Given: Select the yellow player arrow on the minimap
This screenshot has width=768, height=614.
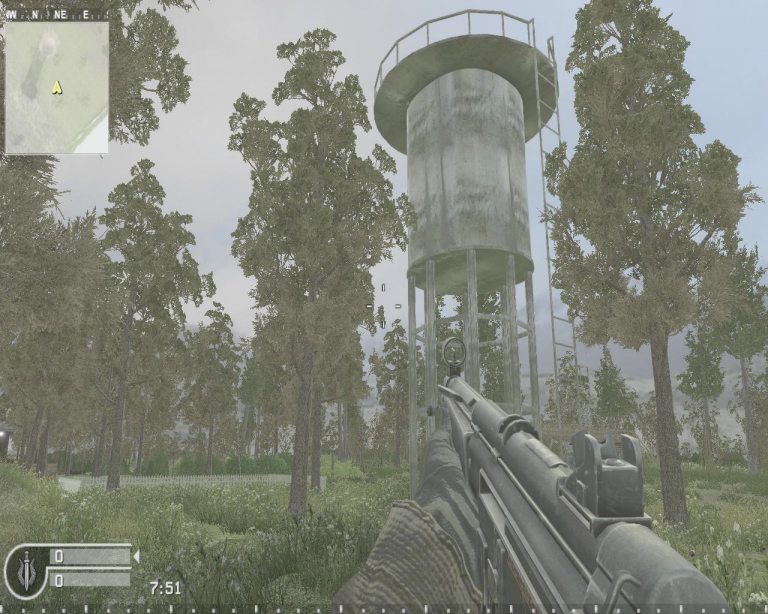Looking at the screenshot, I should (x=57, y=88).
